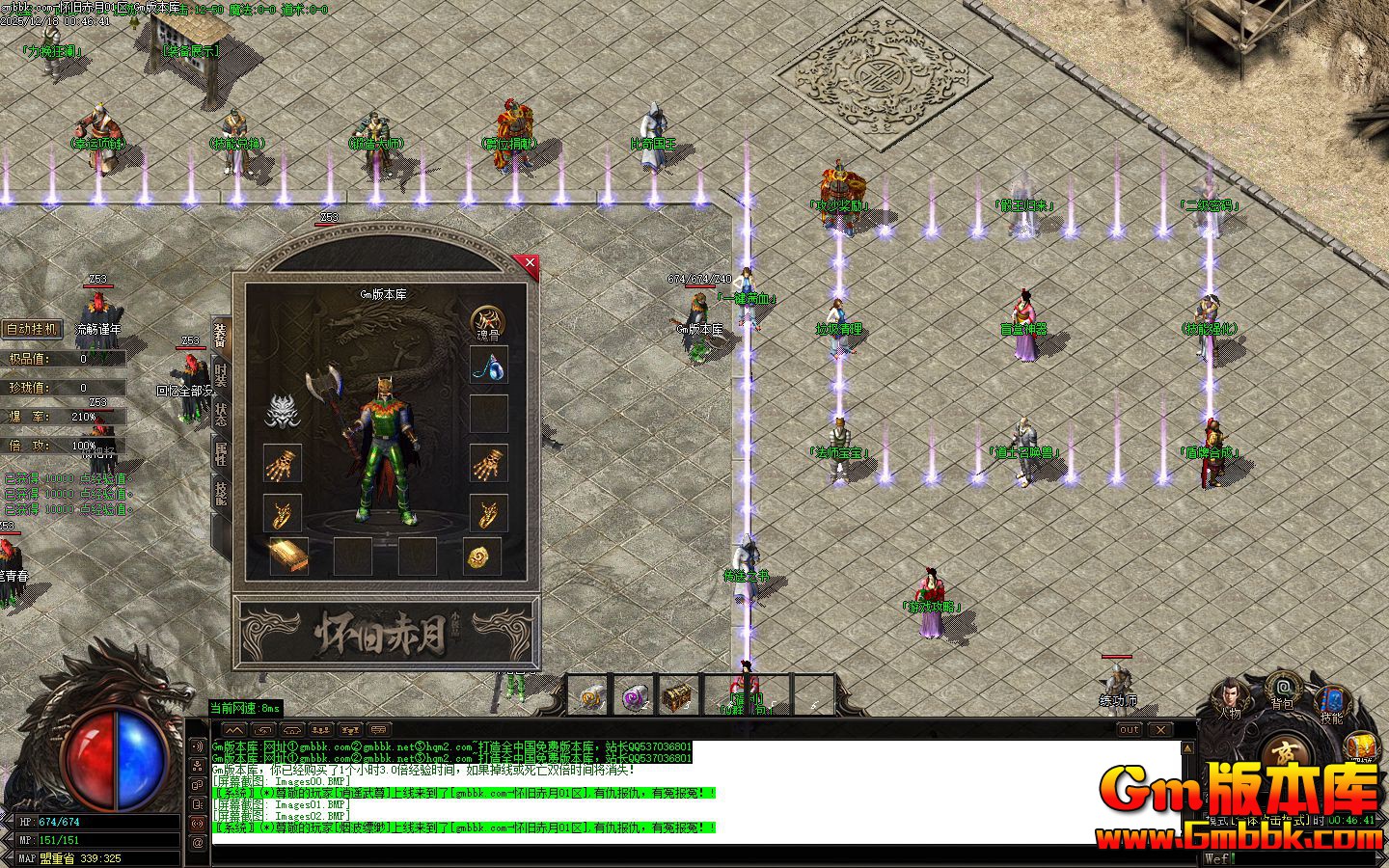Select the 技能 (skills) side tab
This screenshot has height=868, width=1389.
(x=221, y=494)
